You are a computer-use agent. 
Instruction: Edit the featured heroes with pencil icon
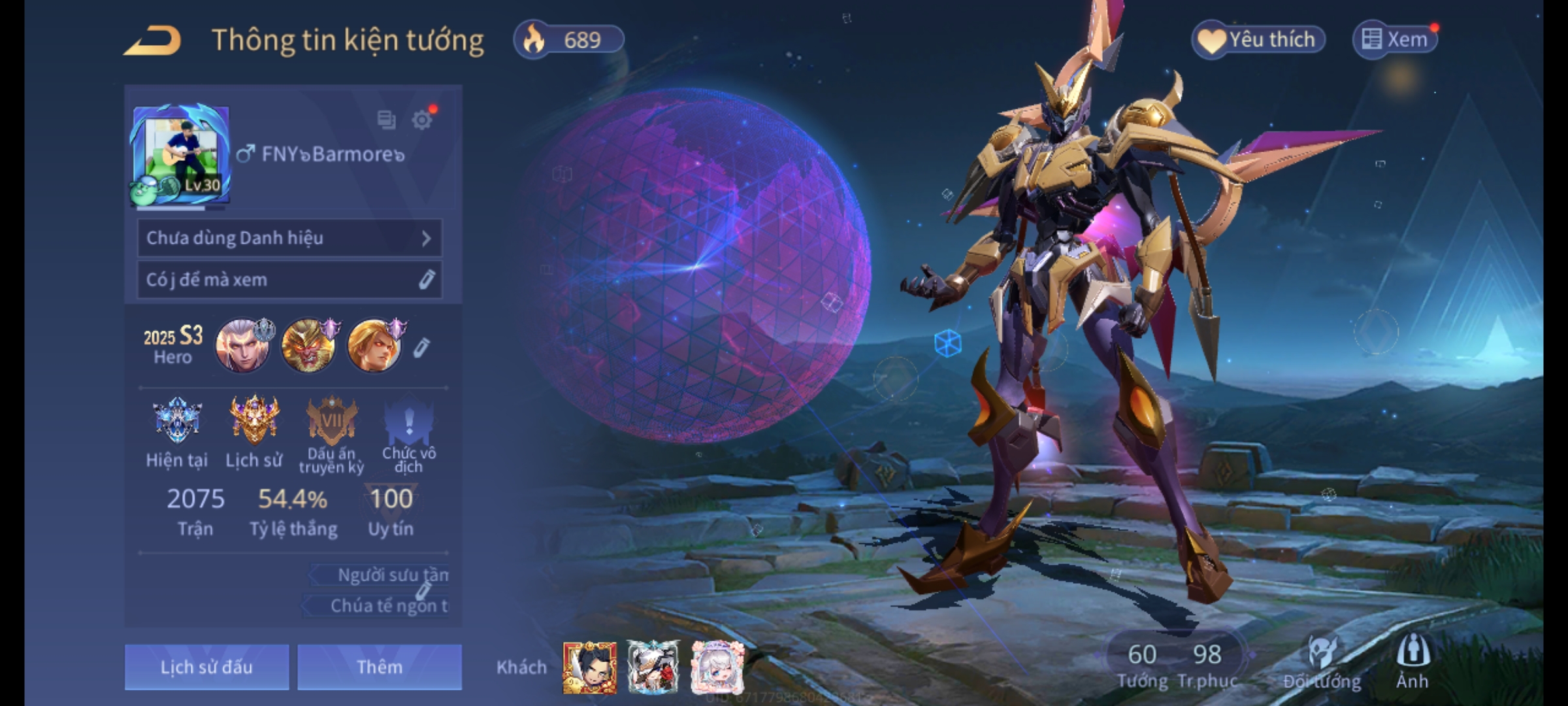(421, 348)
